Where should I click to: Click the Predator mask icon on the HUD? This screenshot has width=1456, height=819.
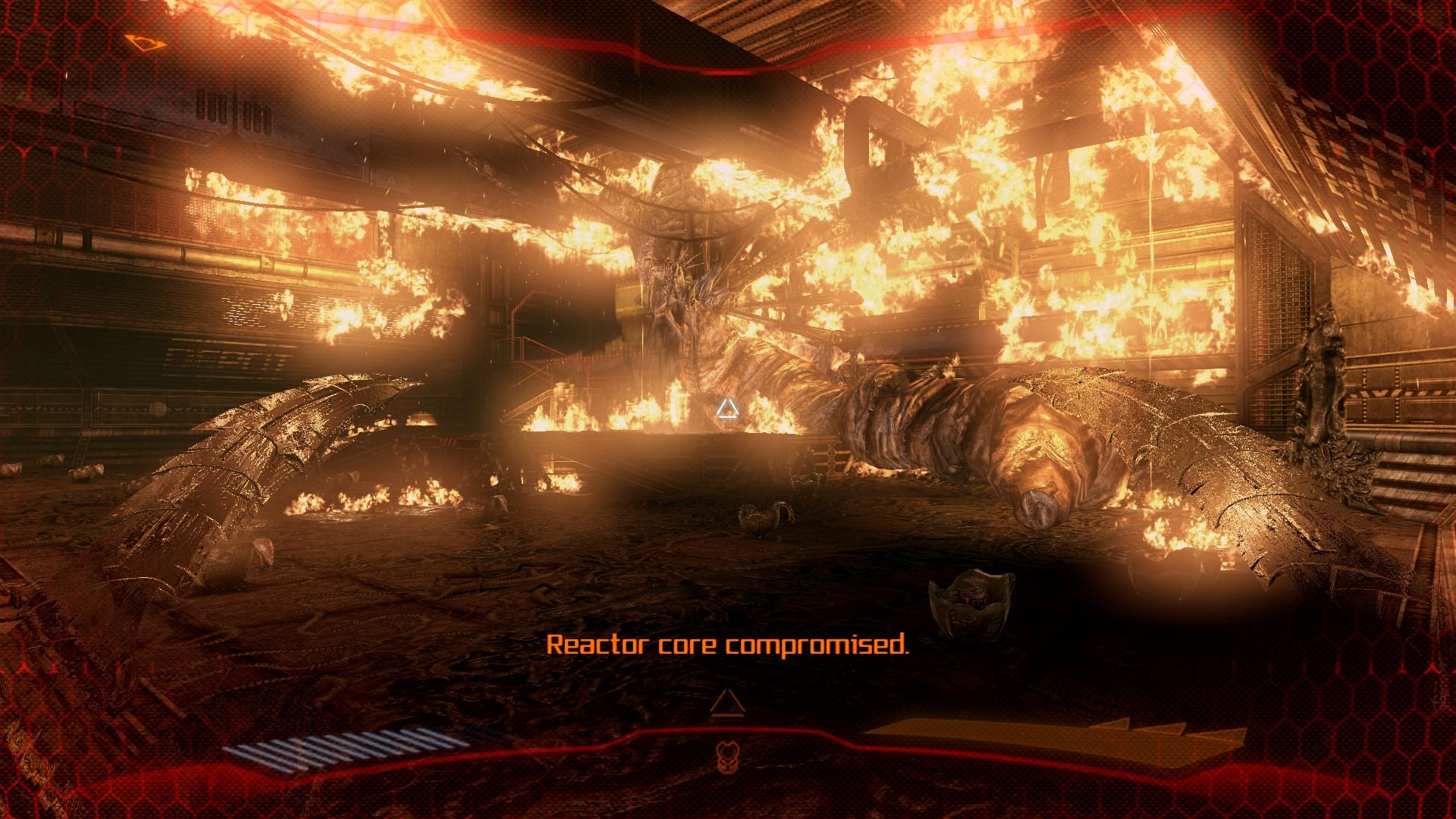(726, 755)
